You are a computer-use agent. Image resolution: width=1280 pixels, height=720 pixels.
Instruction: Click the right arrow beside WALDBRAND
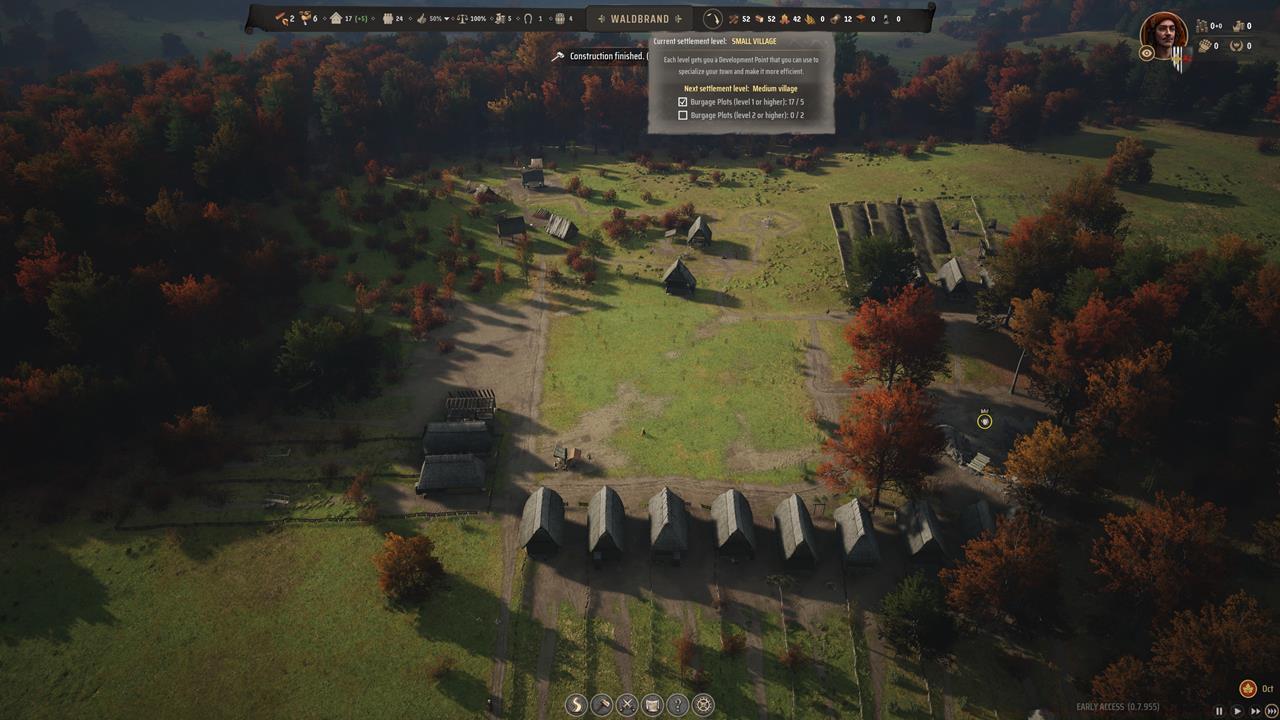click(679, 17)
